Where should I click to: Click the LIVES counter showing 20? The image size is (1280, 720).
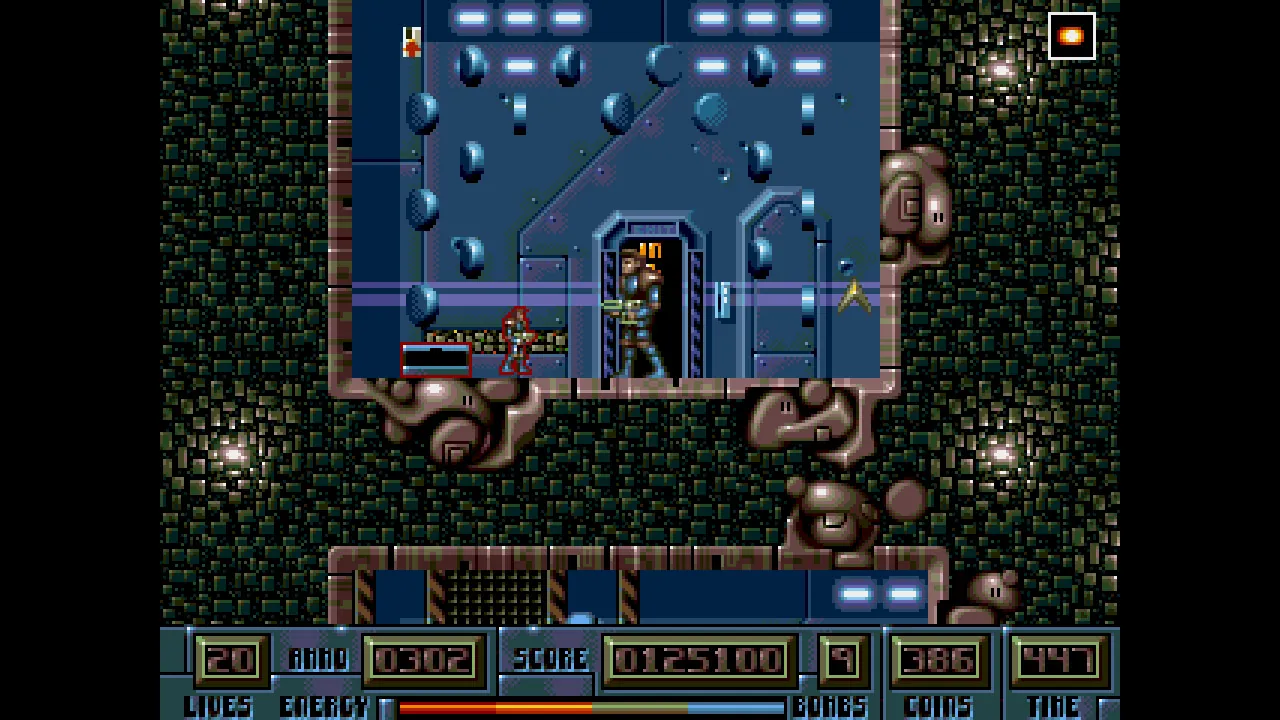point(231,658)
